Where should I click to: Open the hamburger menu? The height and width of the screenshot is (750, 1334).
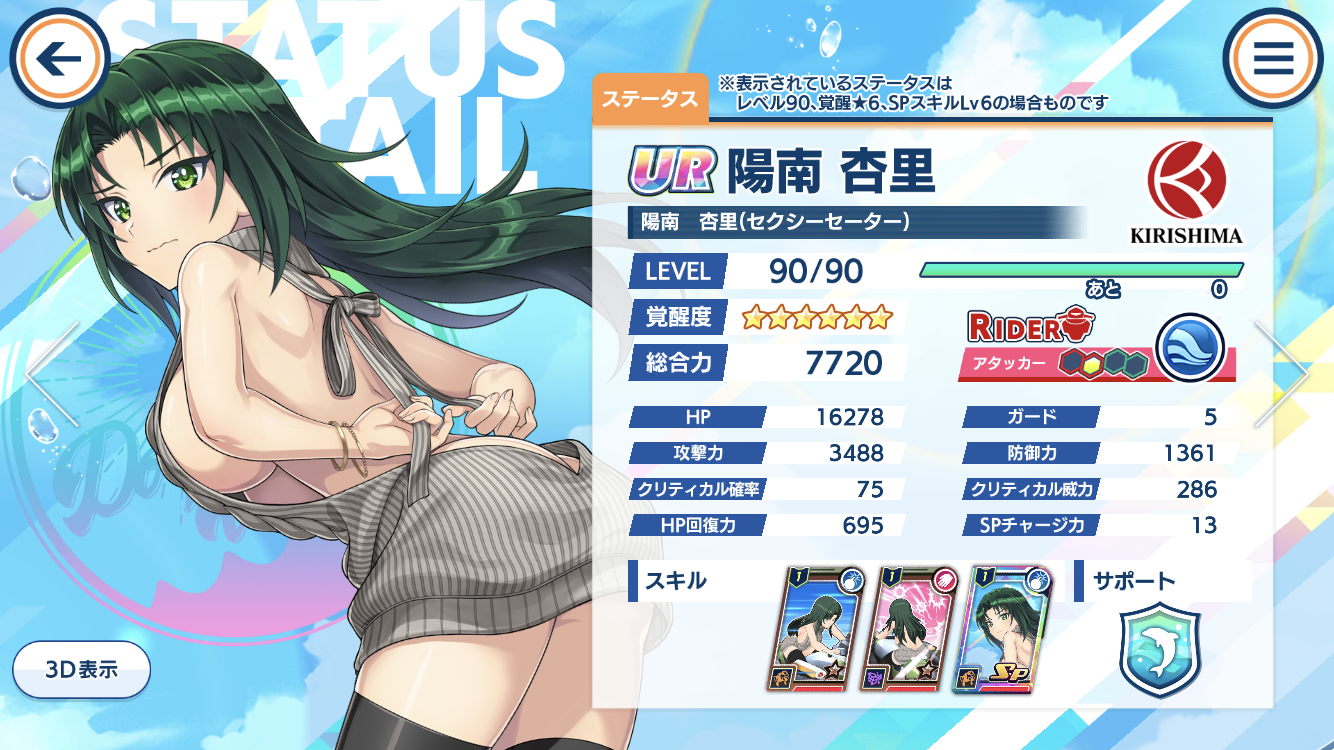1273,58
